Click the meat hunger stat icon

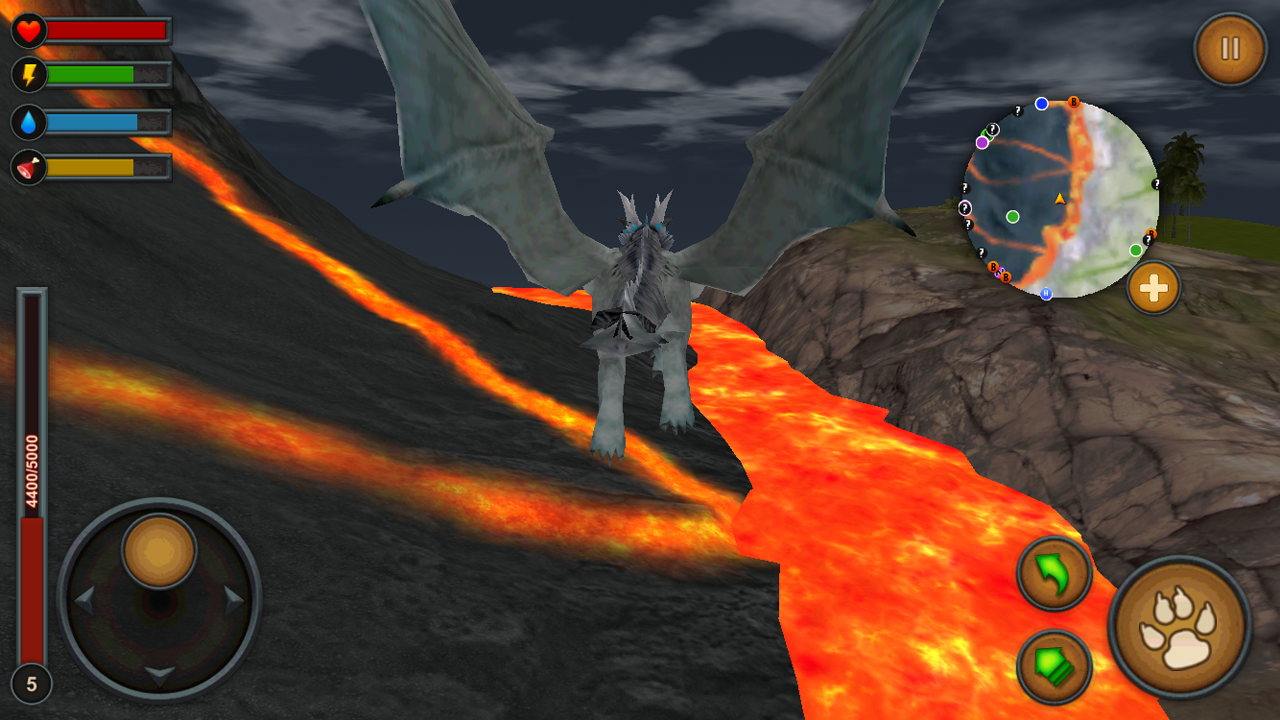(29, 167)
